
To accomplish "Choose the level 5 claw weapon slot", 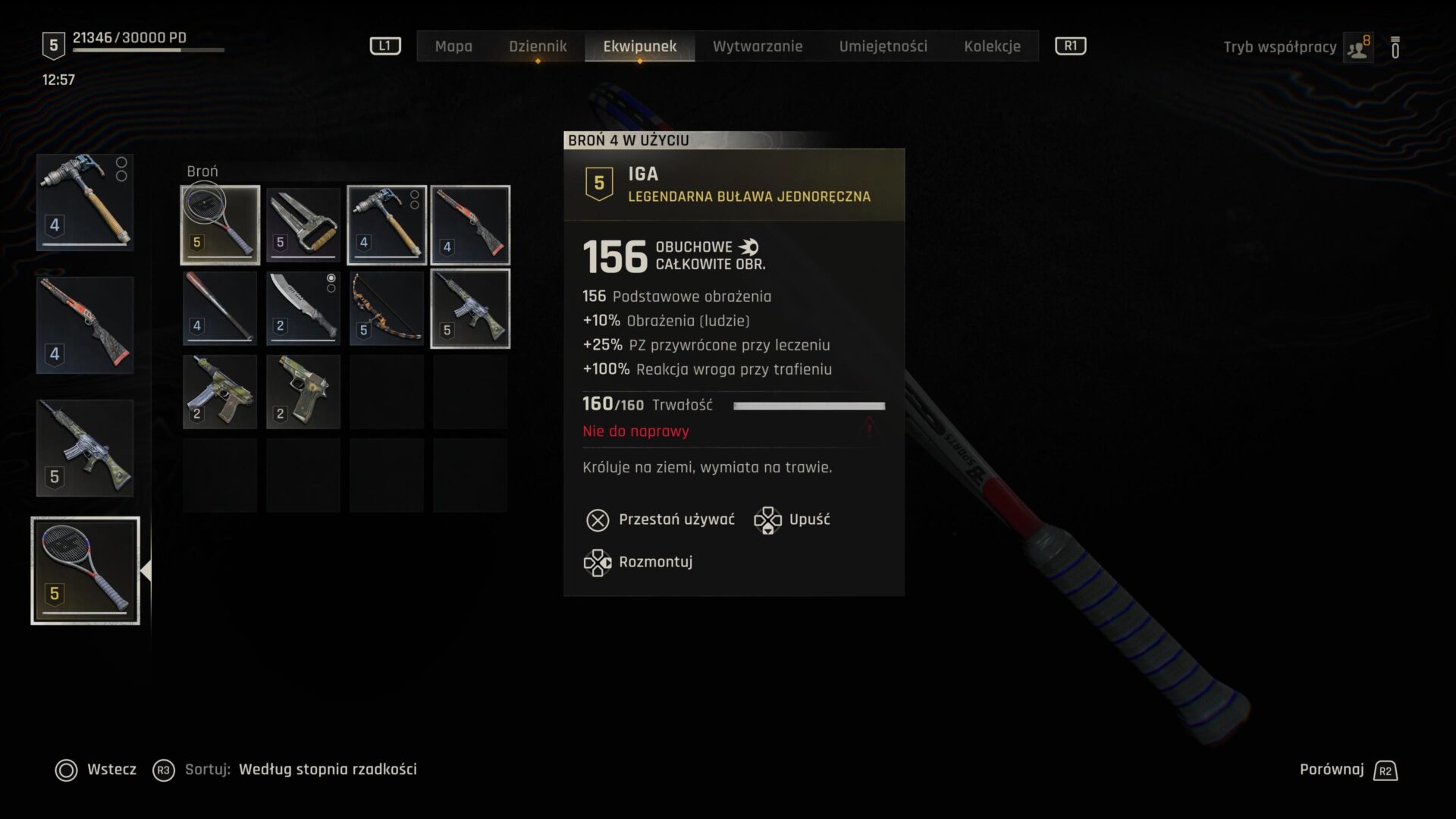I will point(303,225).
